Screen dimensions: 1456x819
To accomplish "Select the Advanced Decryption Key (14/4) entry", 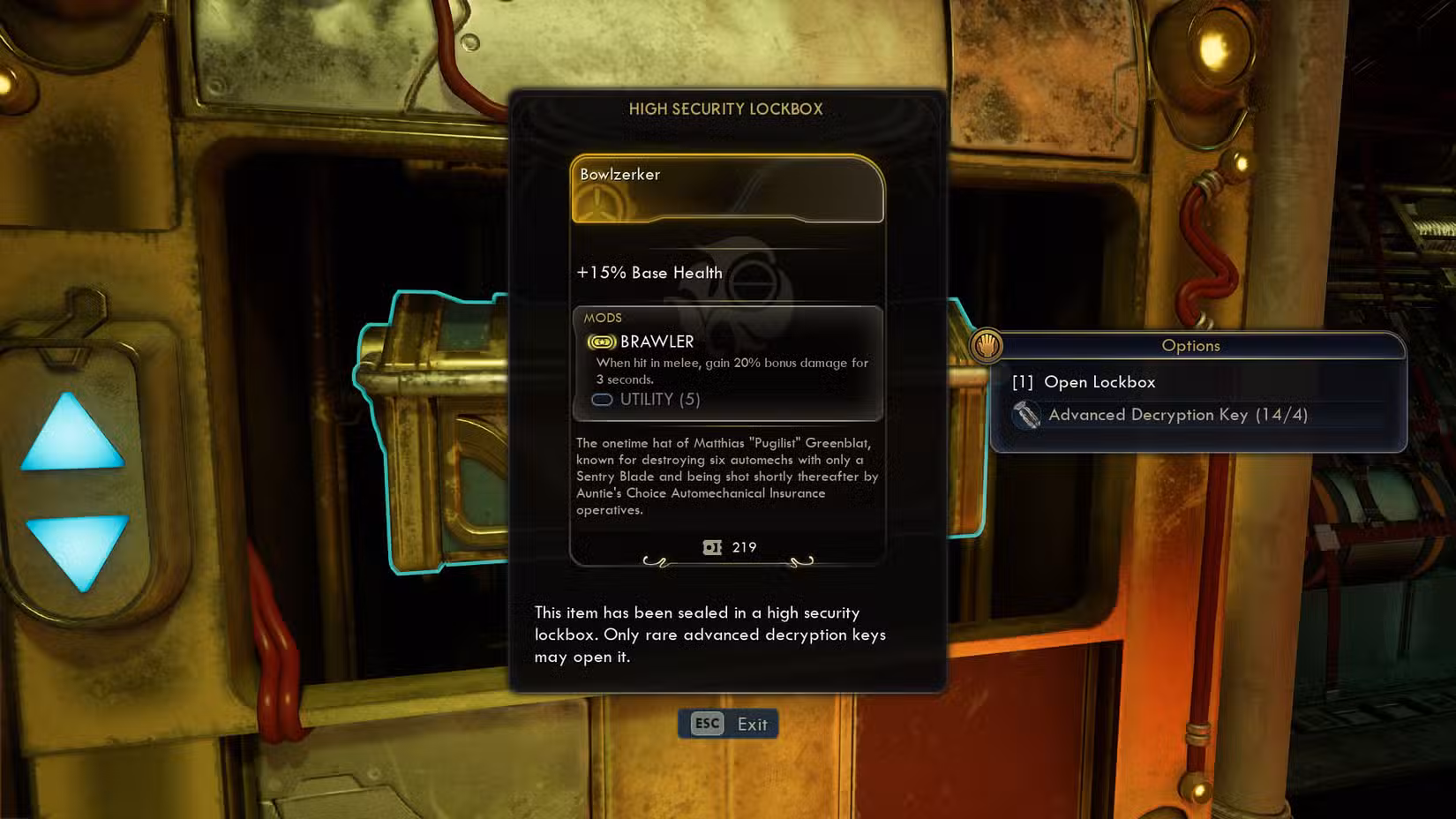I will point(1177,415).
